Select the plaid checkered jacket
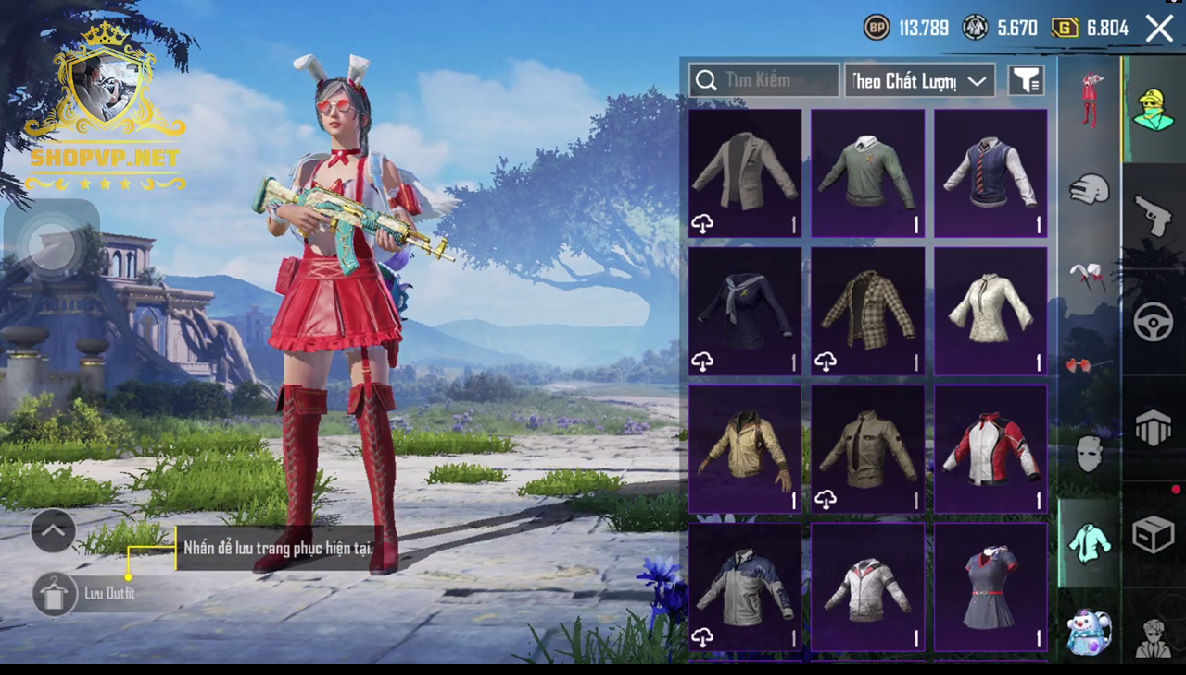The height and width of the screenshot is (675, 1186). [x=868, y=310]
